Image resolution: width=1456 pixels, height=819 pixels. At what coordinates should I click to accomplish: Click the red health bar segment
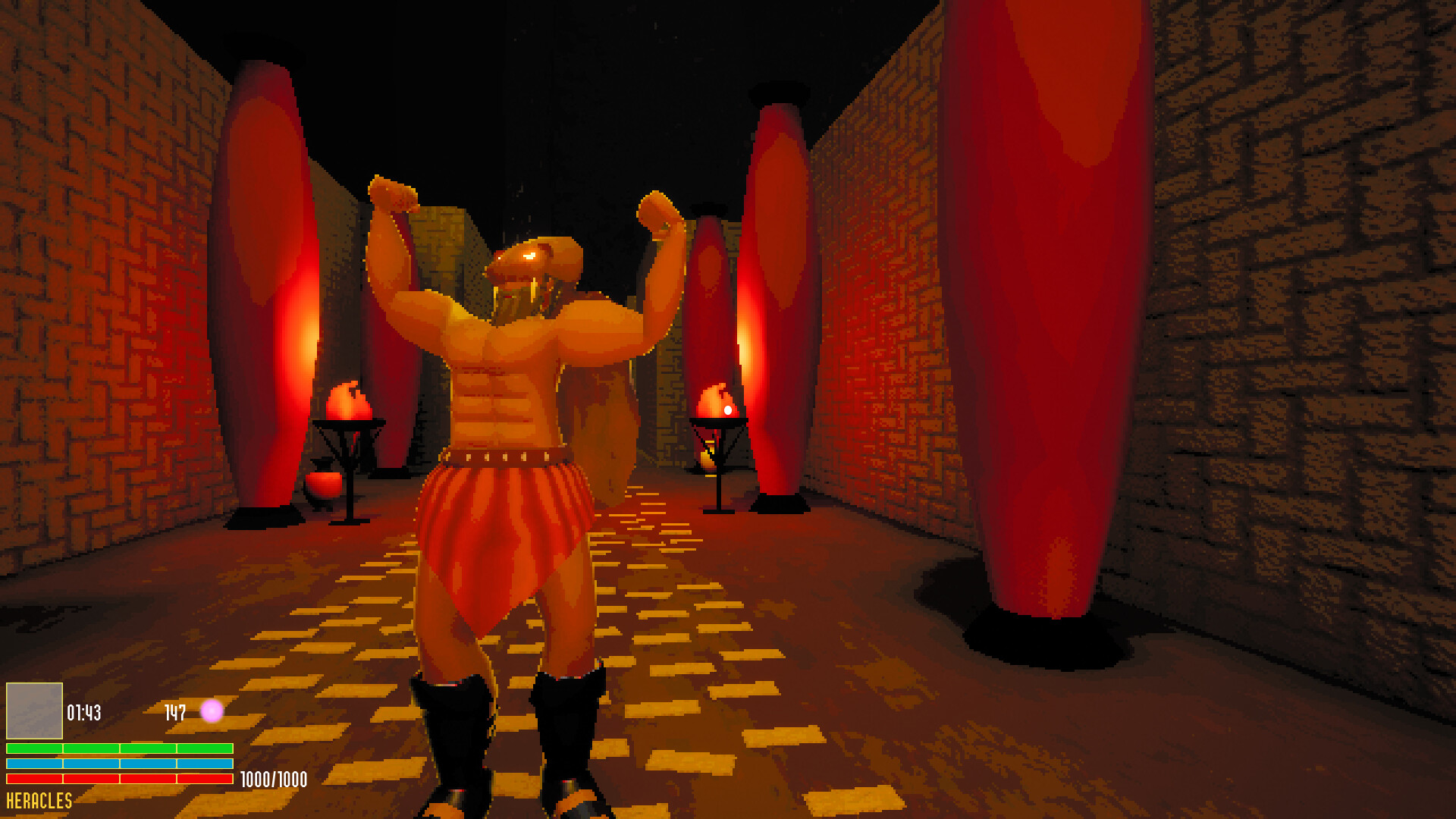point(118,778)
